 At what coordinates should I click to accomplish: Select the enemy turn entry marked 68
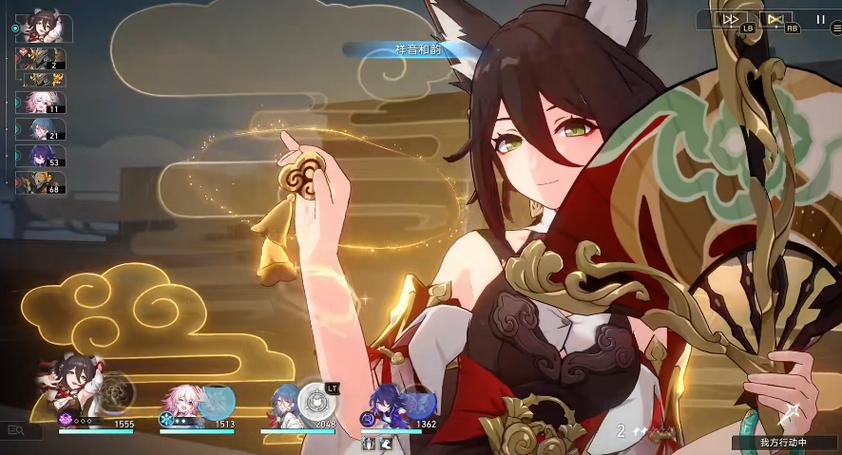pyautogui.click(x=41, y=183)
